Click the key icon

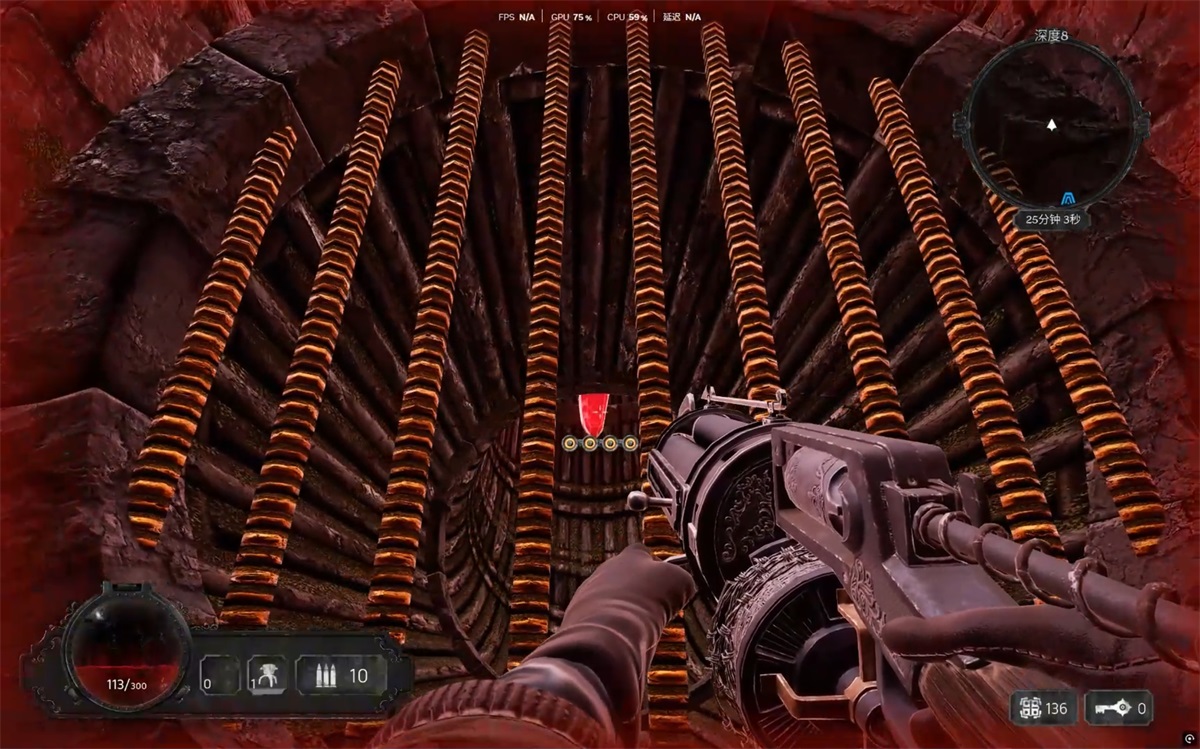tap(1114, 709)
